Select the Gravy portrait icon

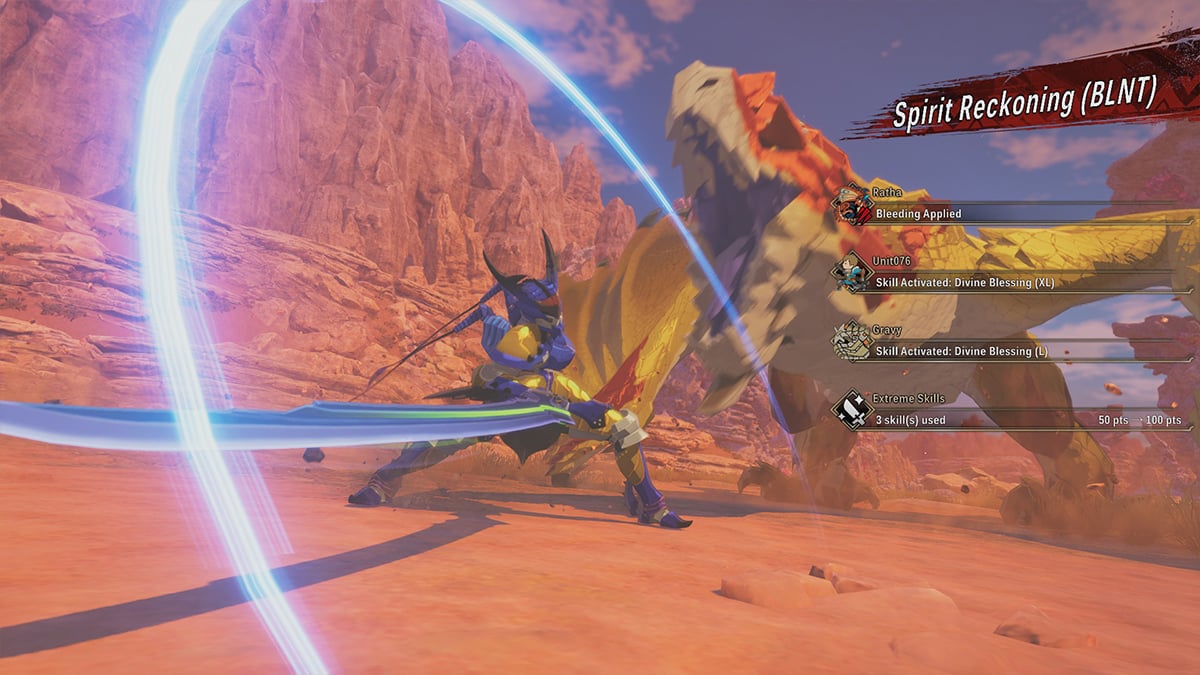click(852, 341)
